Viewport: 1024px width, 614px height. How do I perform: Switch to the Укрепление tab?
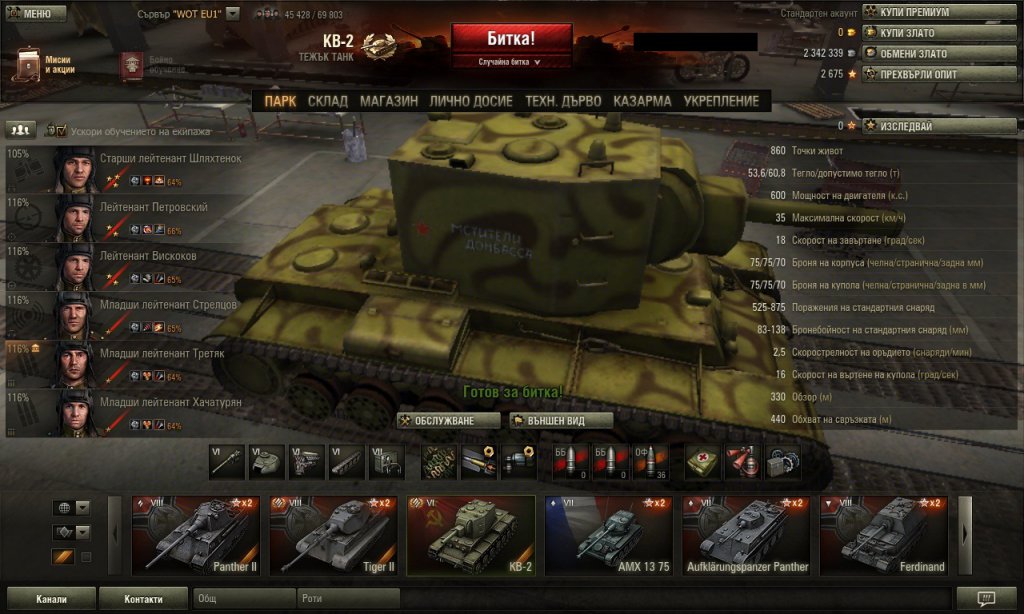(x=721, y=101)
